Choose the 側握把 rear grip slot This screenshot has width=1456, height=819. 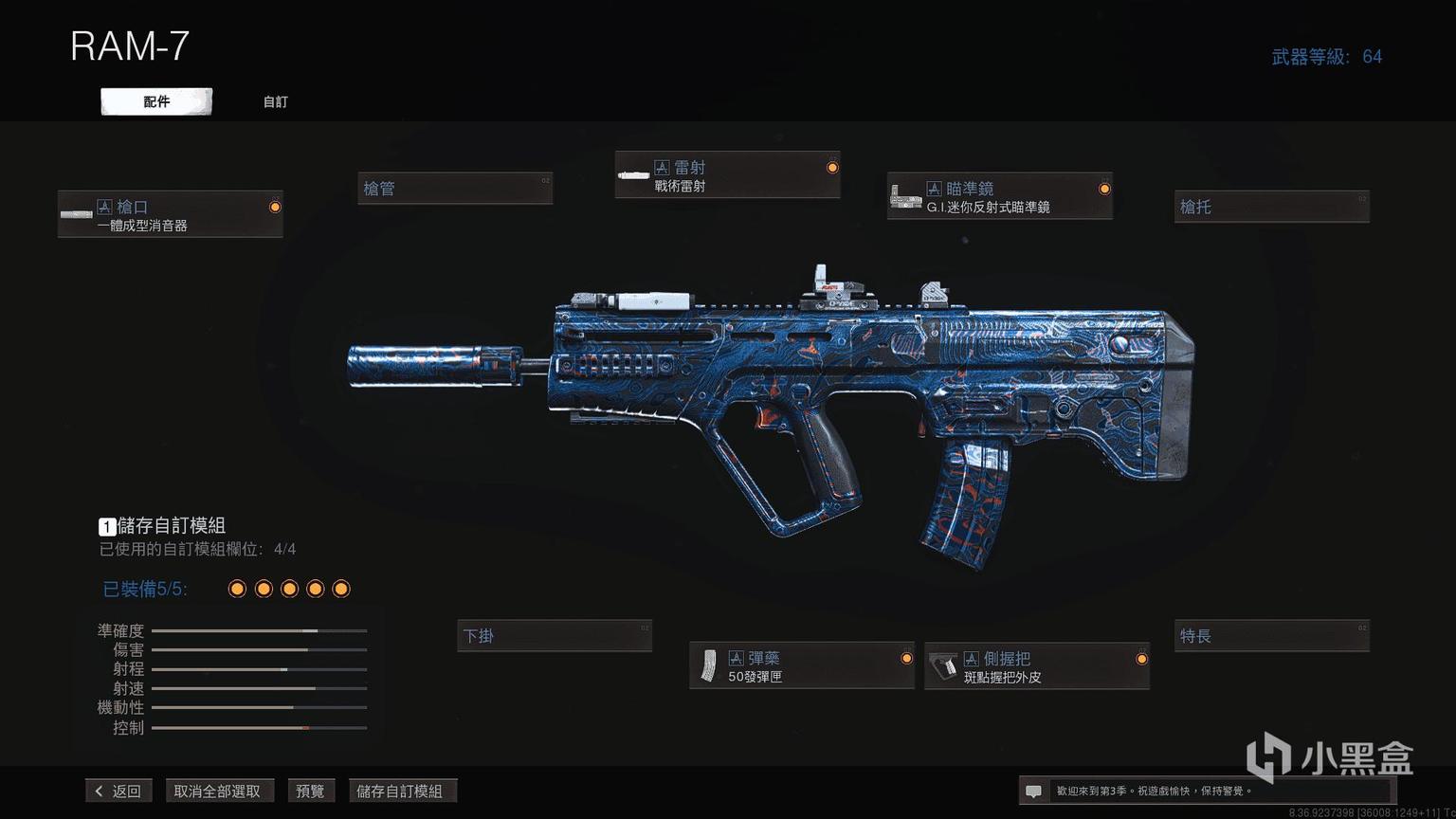click(1037, 666)
